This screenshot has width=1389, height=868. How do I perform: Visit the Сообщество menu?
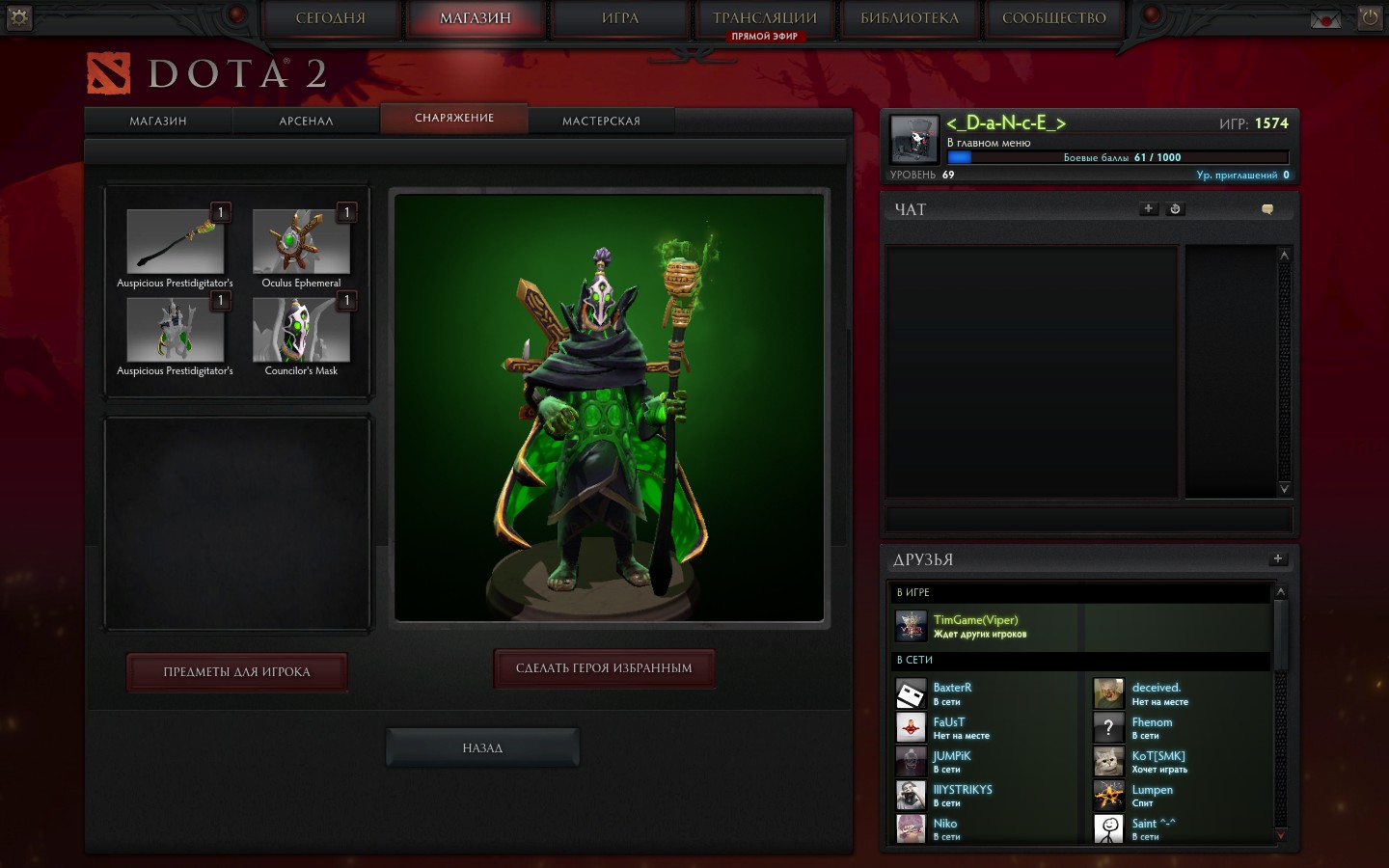1054,18
